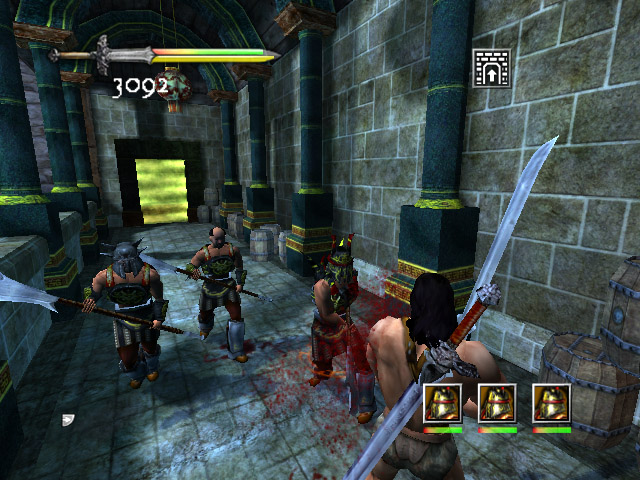Image resolution: width=640 pixels, height=480 pixels.
Task: Select the small arrow shield icon
Action: 68,420
